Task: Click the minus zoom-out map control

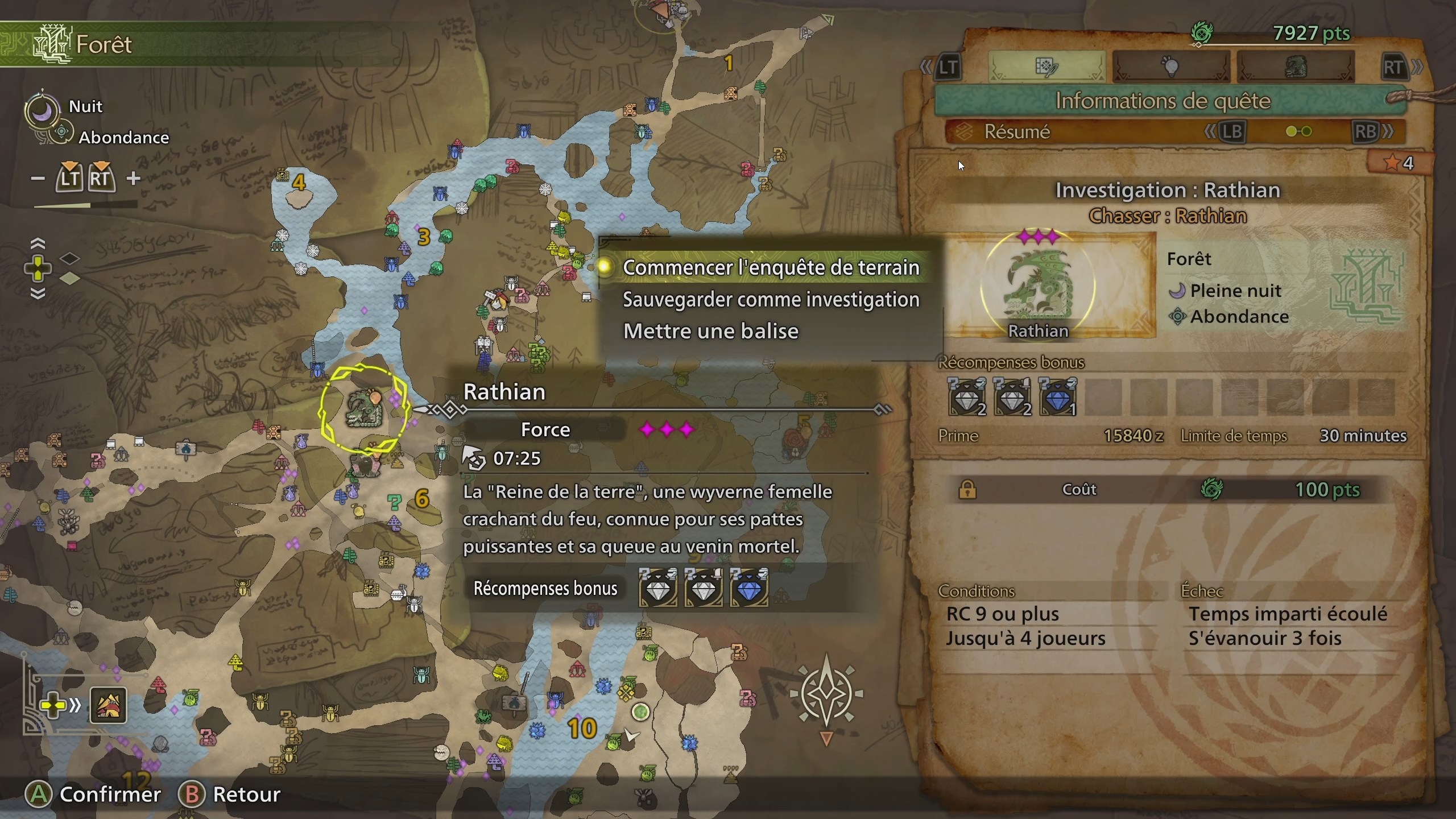Action: pos(38,178)
